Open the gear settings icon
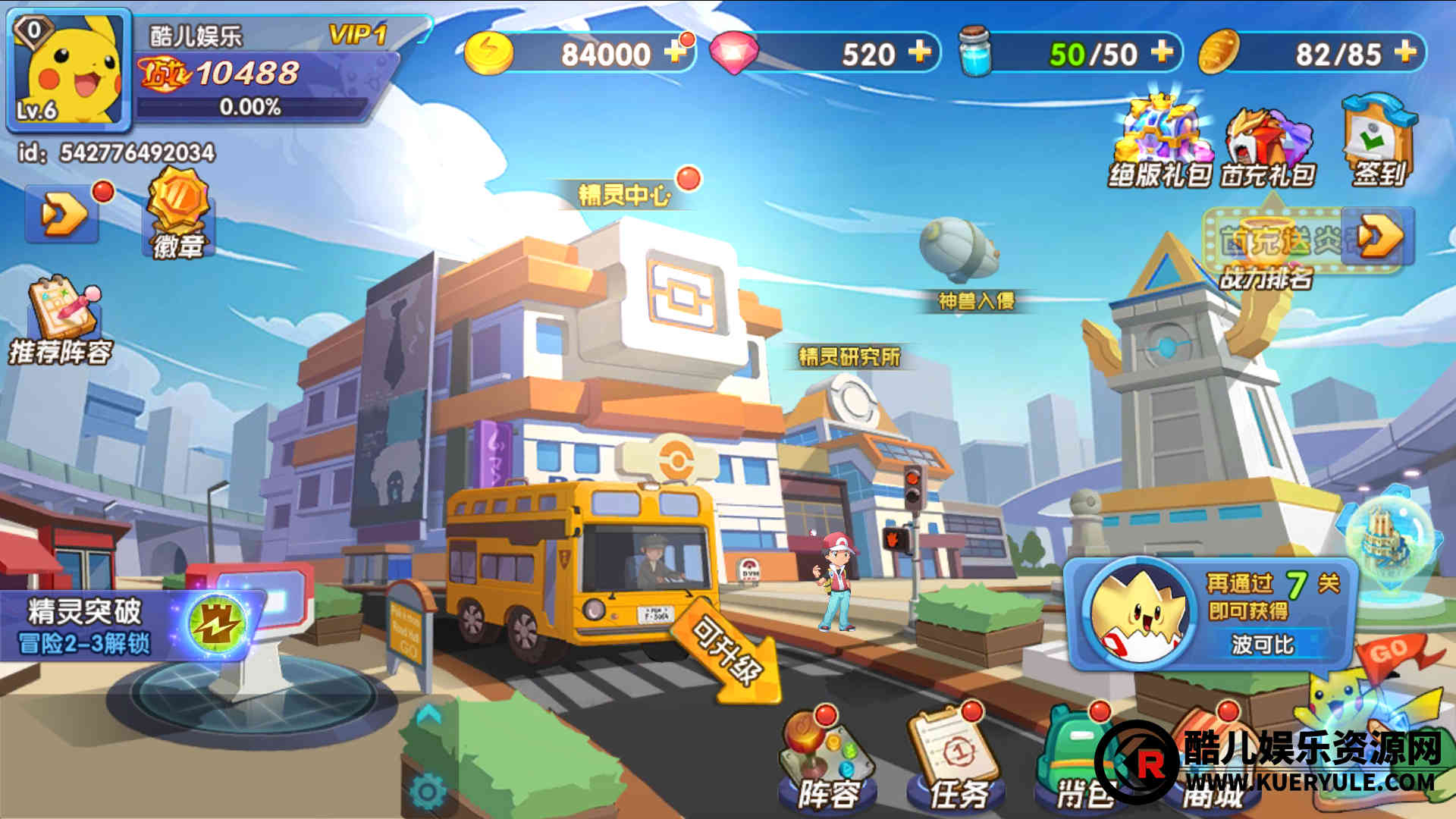 (x=427, y=792)
